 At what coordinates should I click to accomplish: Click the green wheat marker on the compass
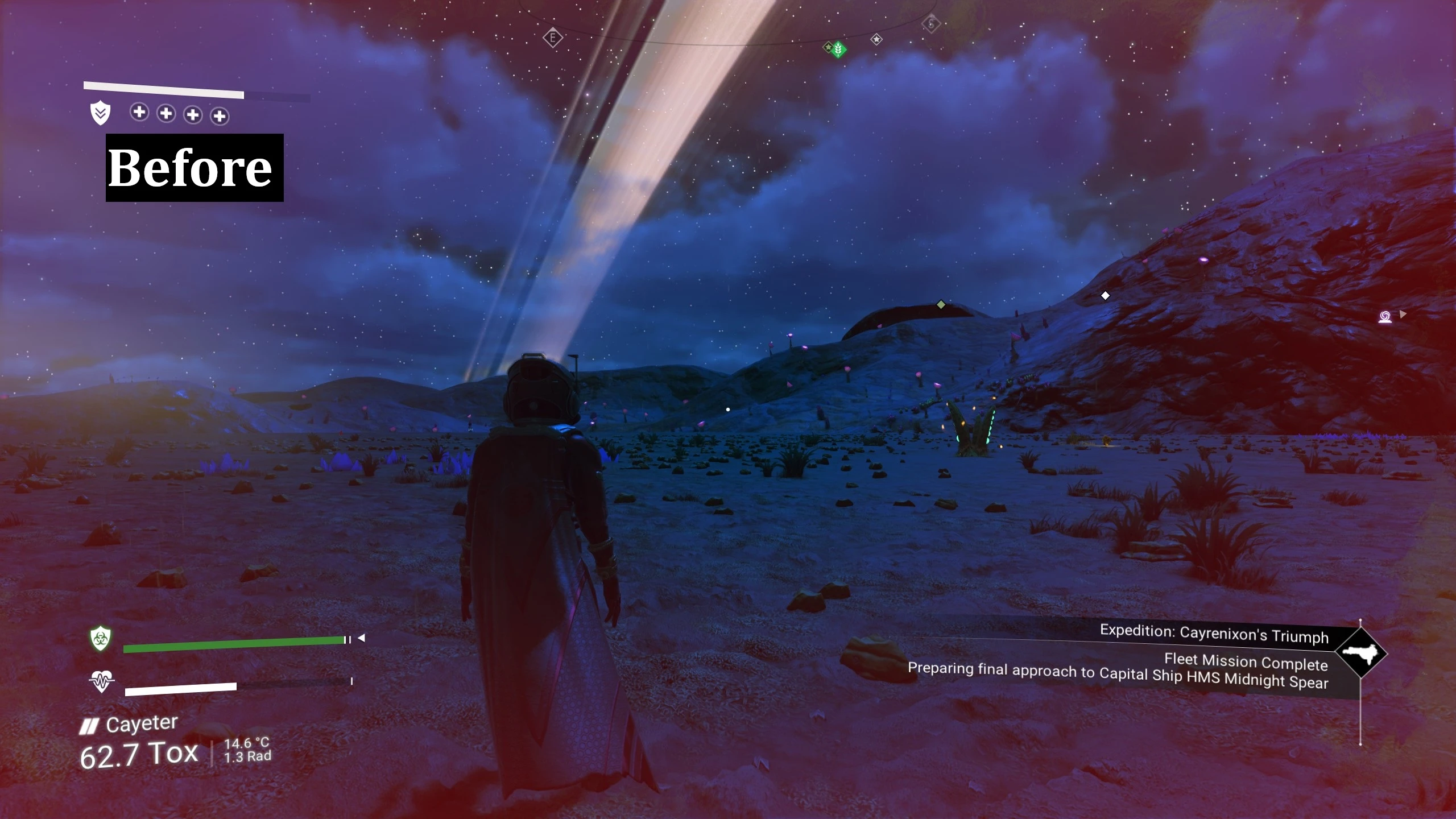coord(838,50)
